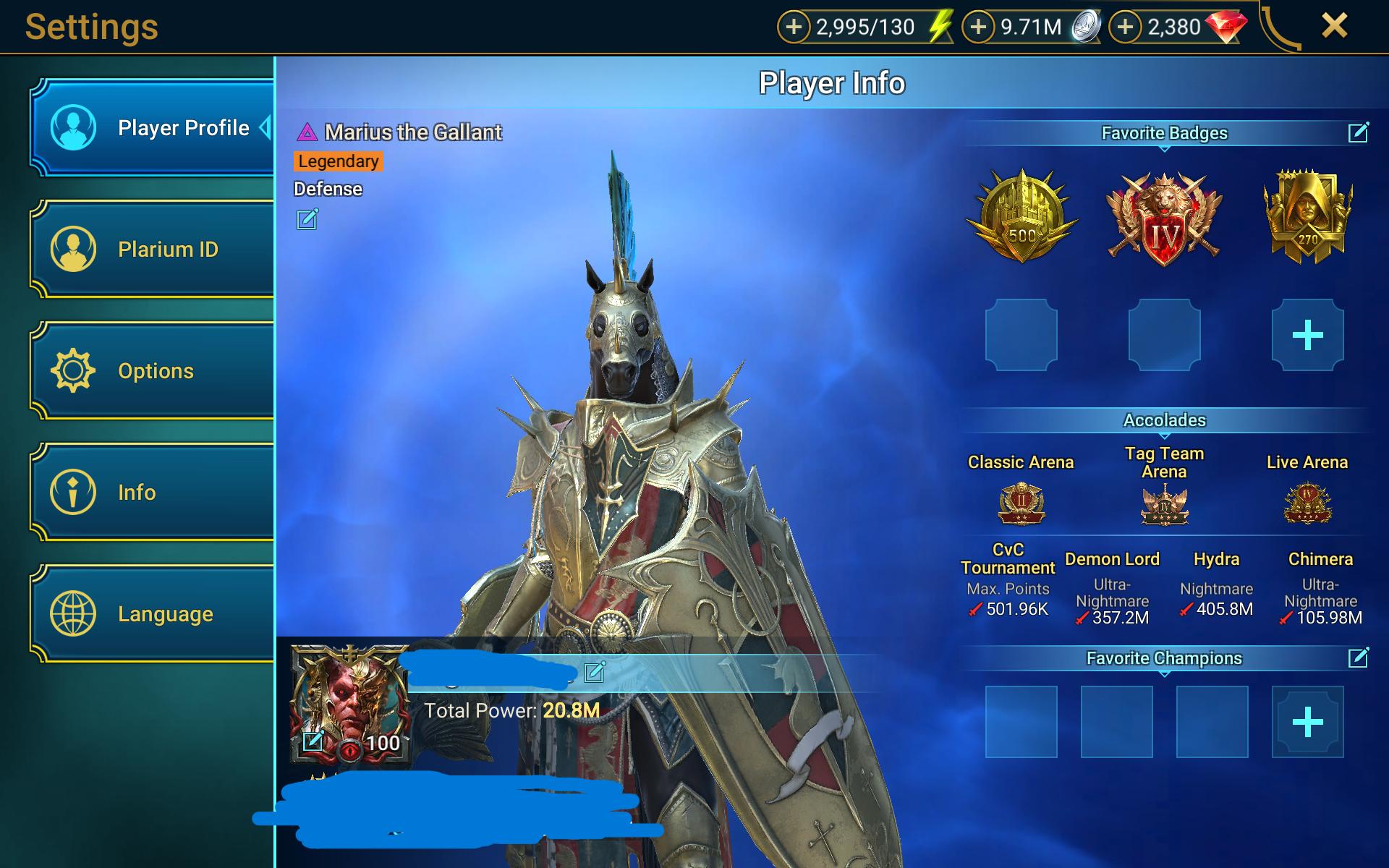Expand the Accolades section arrow
This screenshot has width=1389, height=868.
coord(1165,436)
